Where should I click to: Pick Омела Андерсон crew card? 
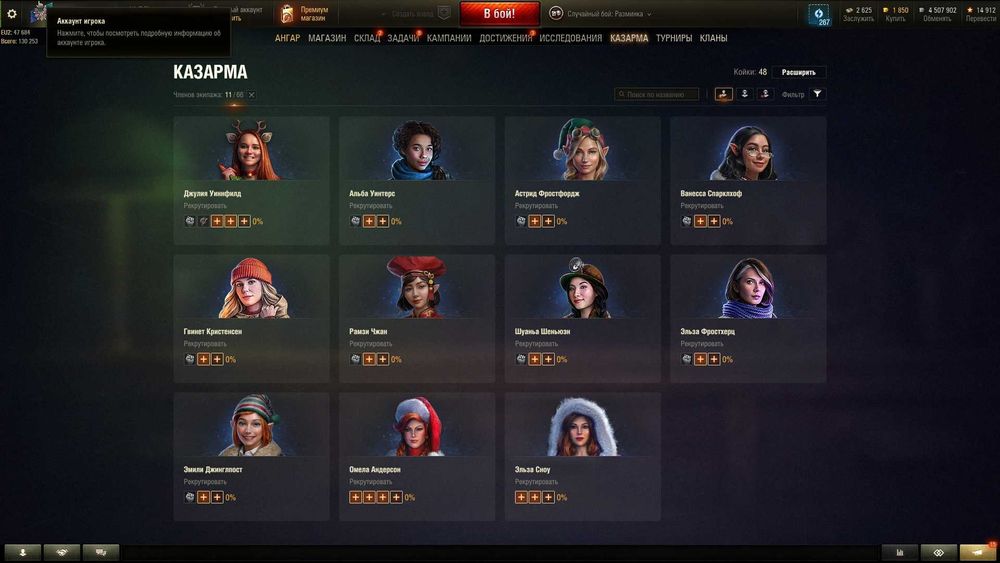416,456
